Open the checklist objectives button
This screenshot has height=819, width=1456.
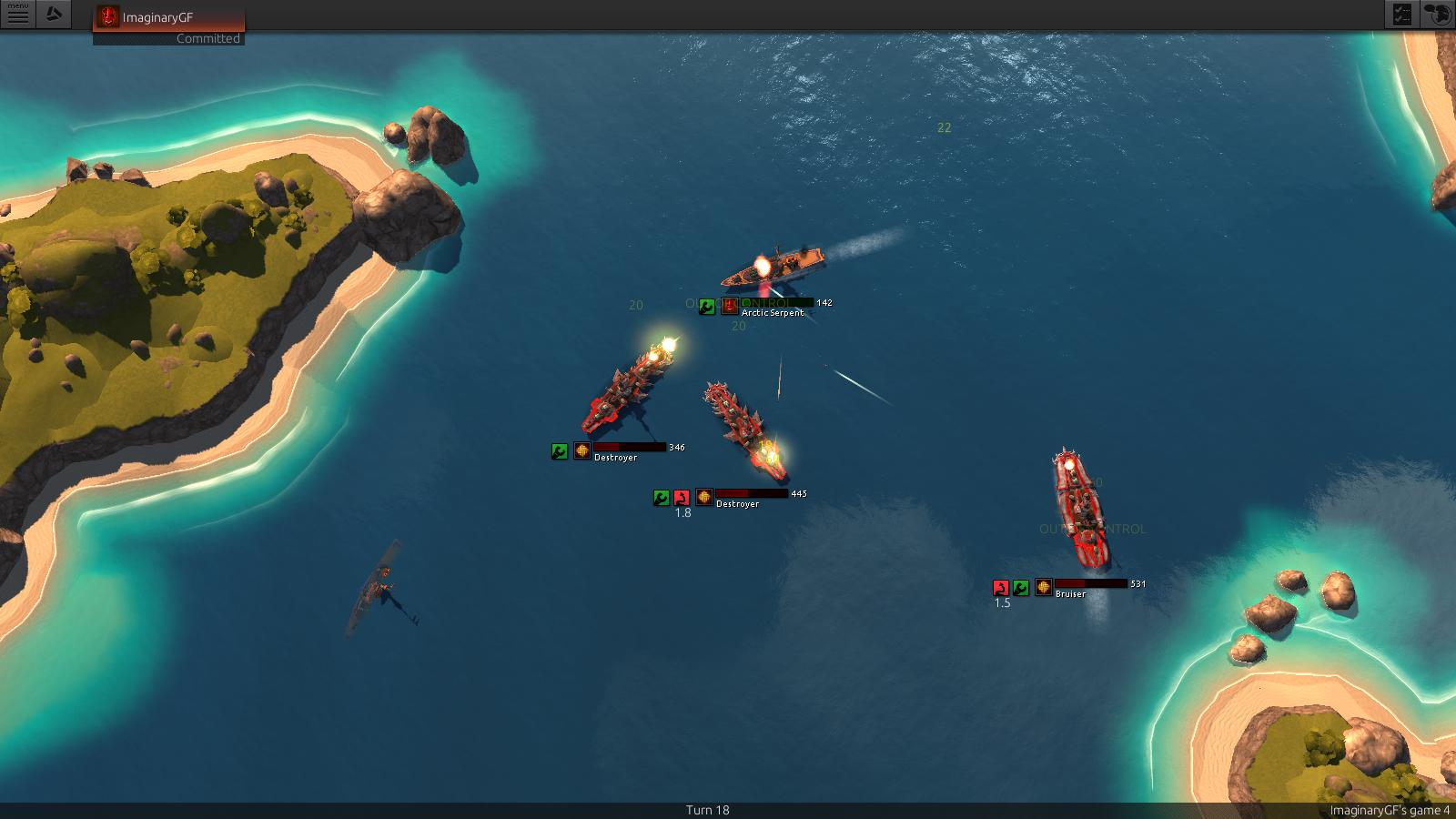click(x=1401, y=15)
